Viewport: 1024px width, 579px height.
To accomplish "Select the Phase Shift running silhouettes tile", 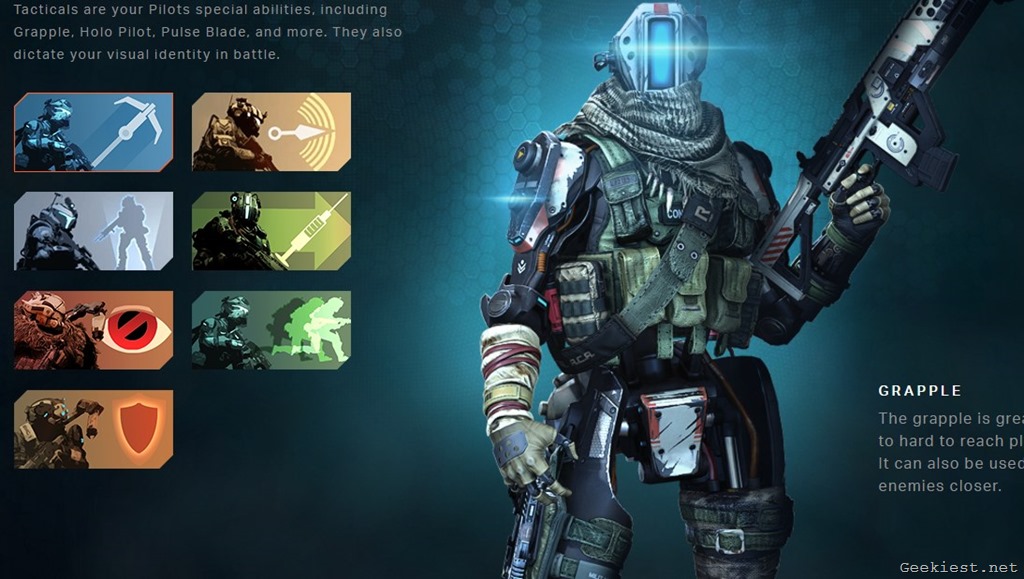I will click(271, 330).
